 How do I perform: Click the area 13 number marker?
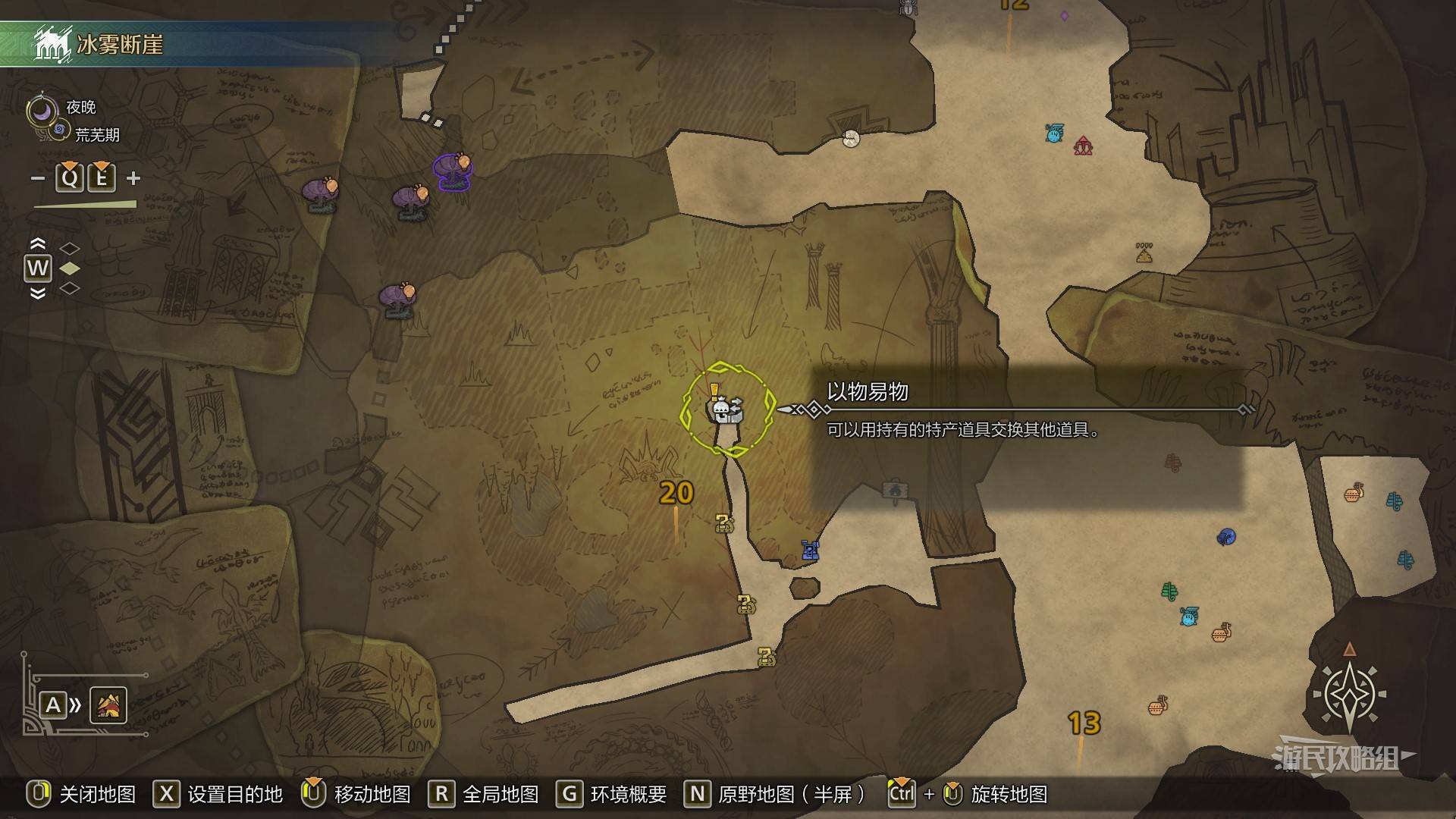[x=1084, y=723]
